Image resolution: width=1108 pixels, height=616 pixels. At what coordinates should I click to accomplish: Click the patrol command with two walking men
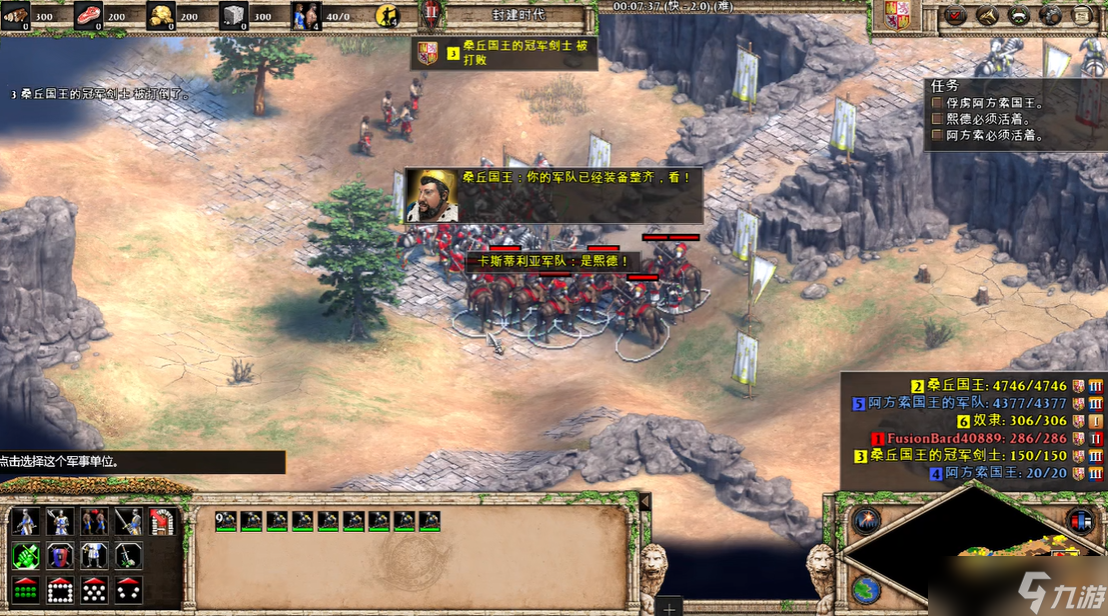coord(94,521)
